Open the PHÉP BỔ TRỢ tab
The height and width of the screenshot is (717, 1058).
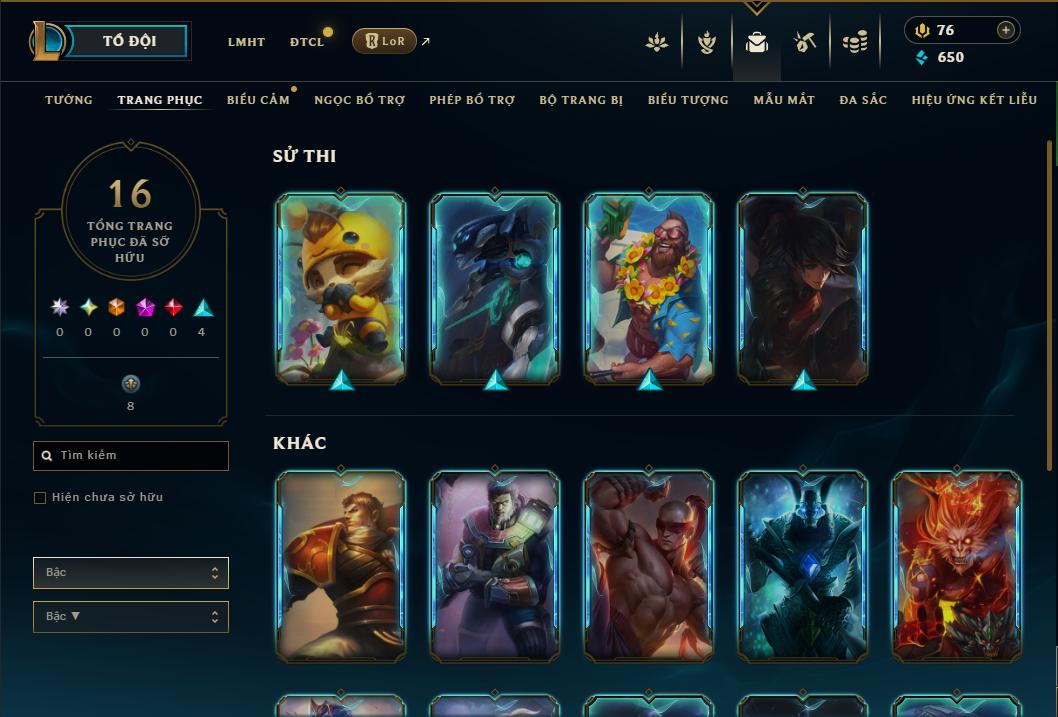click(x=472, y=100)
